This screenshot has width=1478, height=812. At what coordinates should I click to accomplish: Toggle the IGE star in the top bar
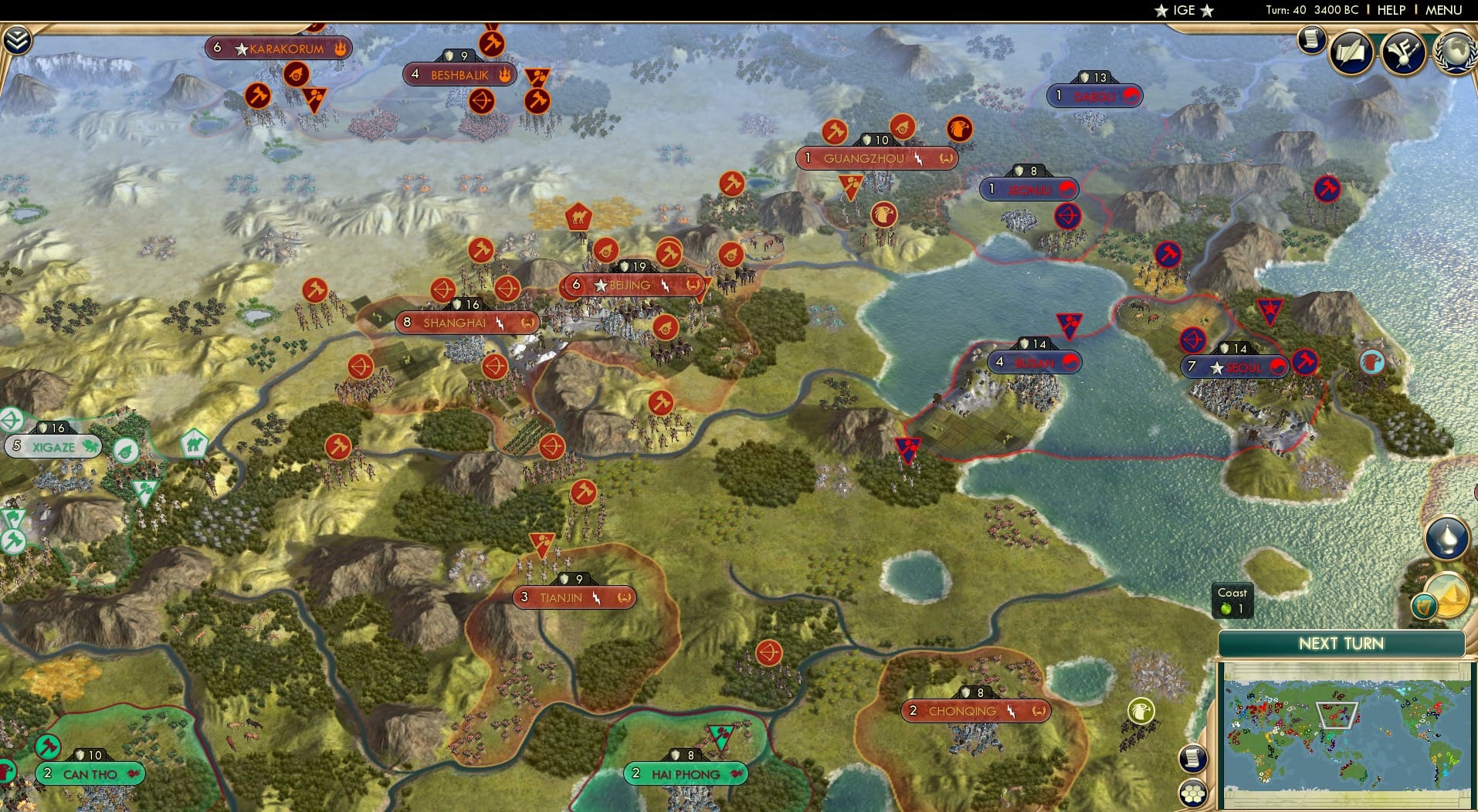click(x=1160, y=10)
